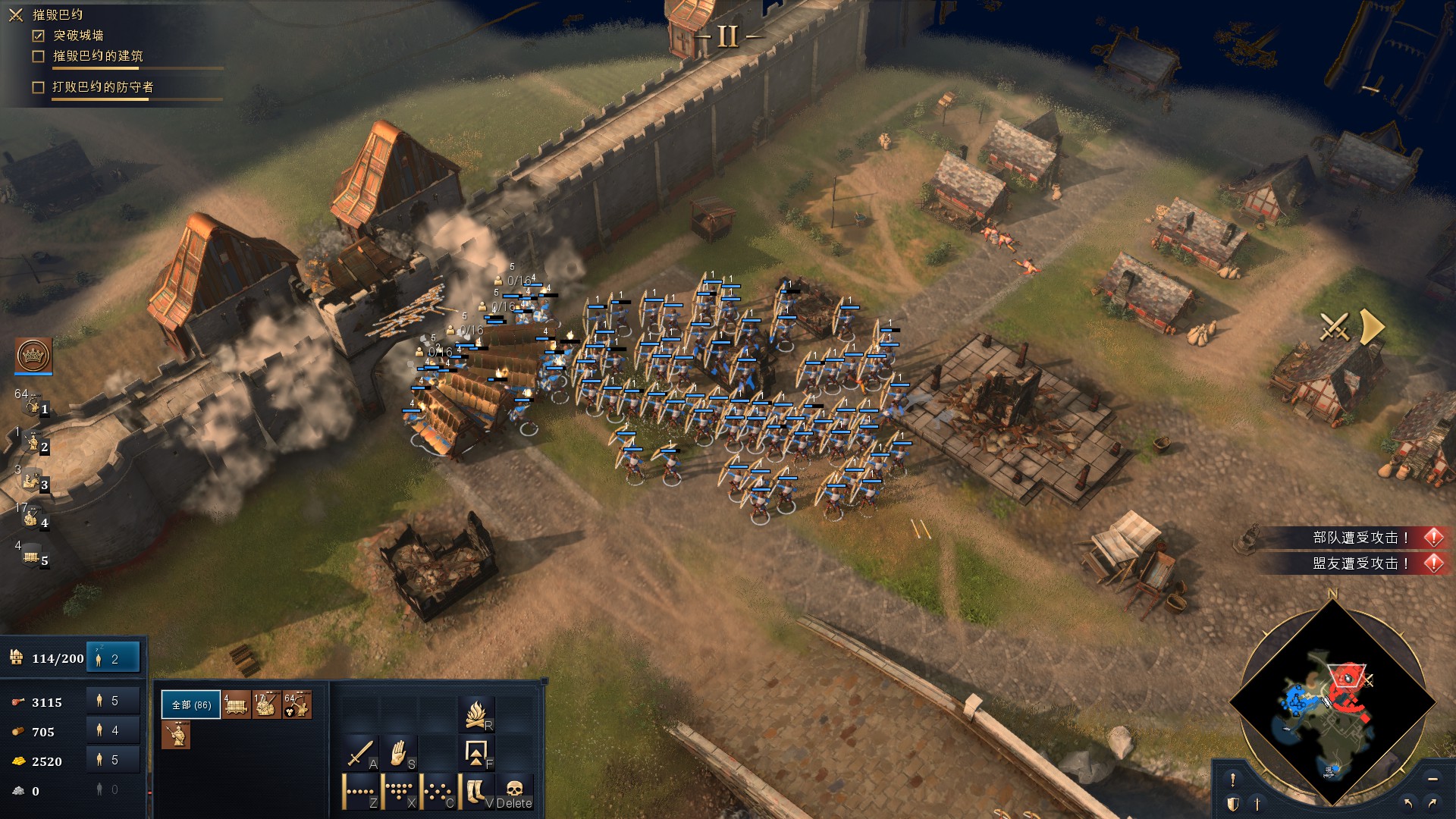Select control group 5 siege carts
Screen dimensions: 1456x819
click(33, 559)
